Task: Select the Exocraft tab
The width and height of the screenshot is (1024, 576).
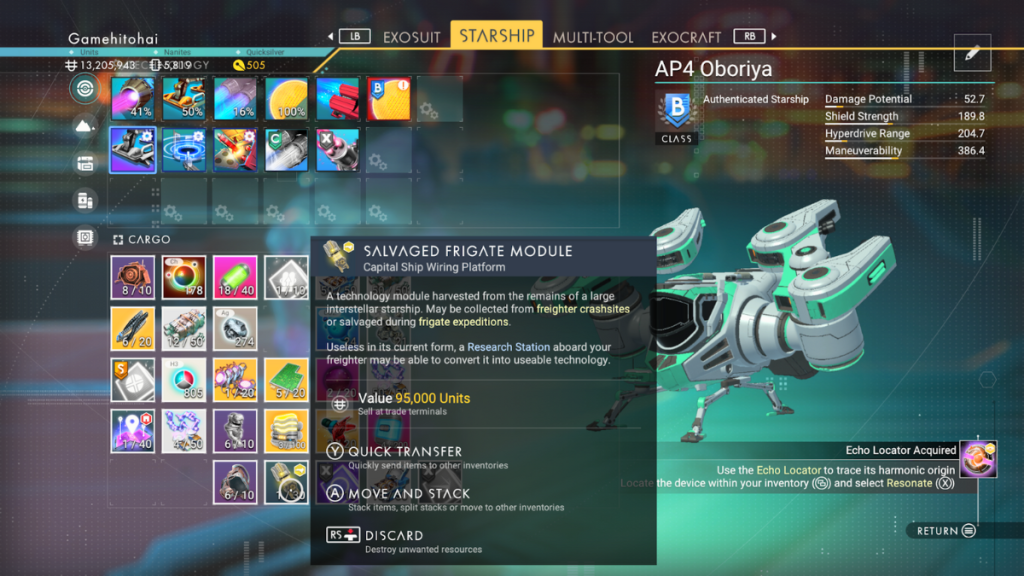Action: click(687, 37)
